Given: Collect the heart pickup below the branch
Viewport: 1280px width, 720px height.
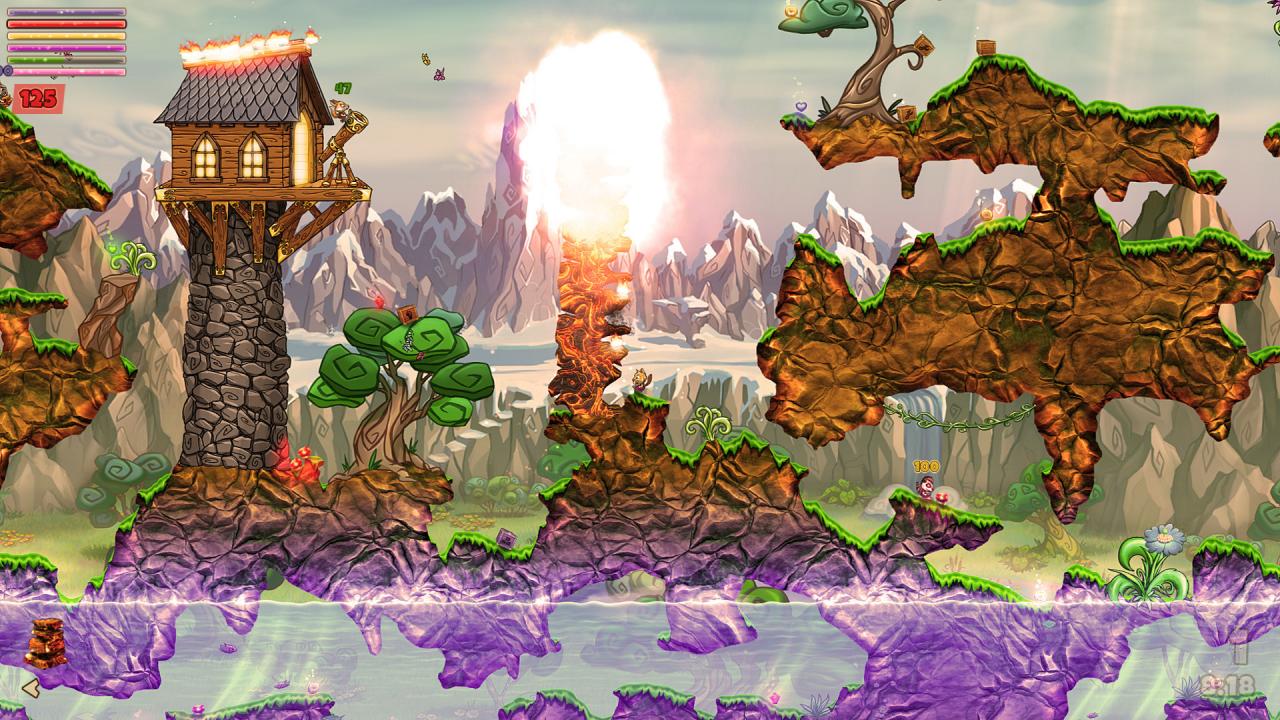Looking at the screenshot, I should pos(800,107).
